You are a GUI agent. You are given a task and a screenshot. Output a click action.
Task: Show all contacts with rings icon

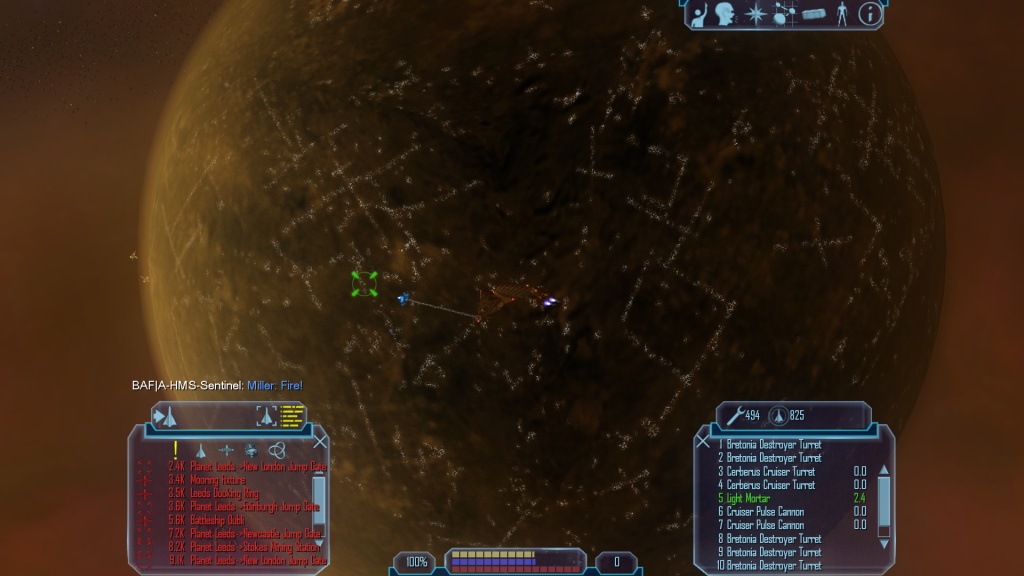pos(277,450)
